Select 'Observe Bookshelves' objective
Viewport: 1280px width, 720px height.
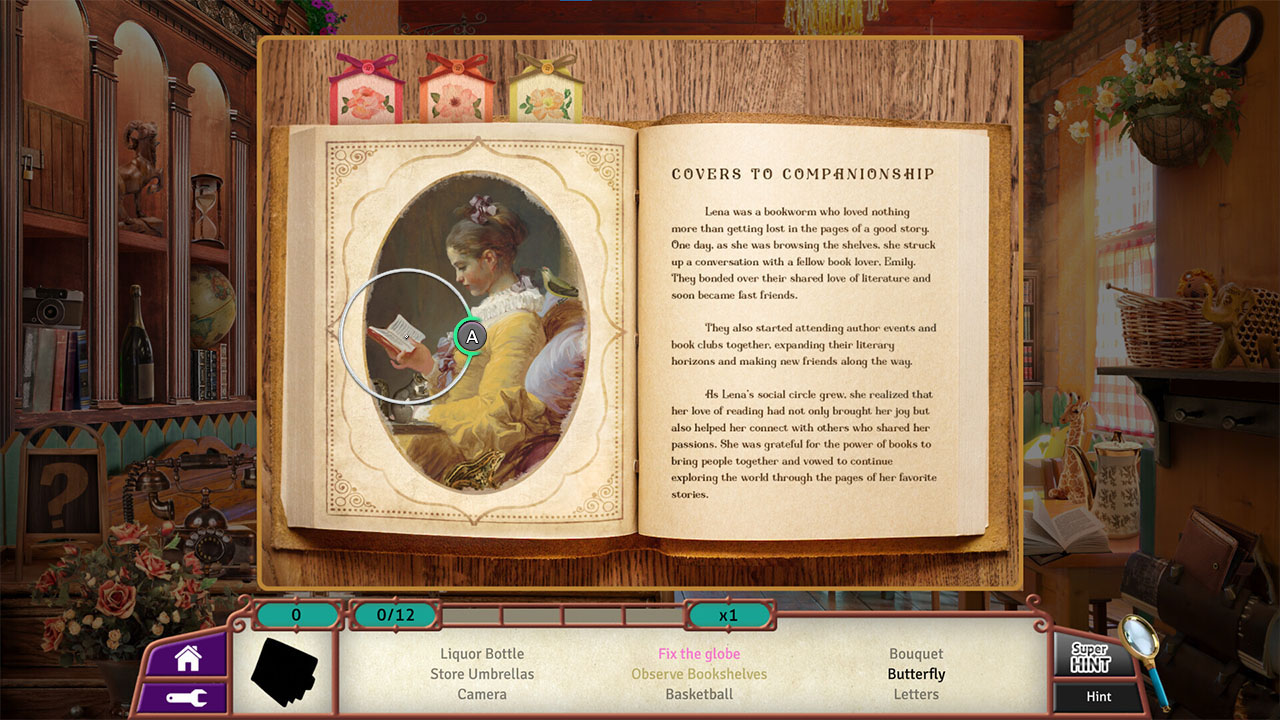699,674
